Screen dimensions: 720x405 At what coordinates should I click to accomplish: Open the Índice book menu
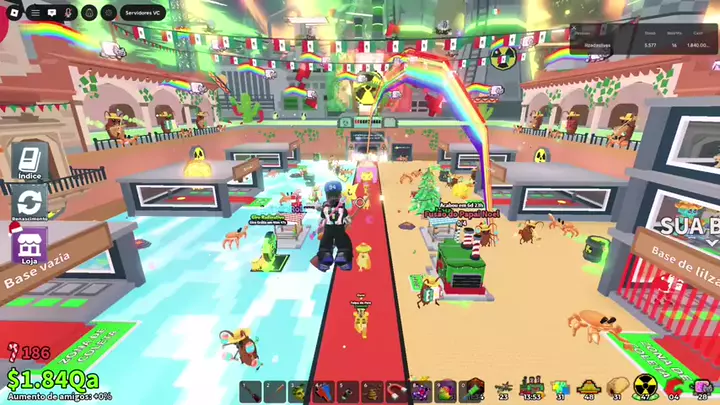(x=29, y=159)
